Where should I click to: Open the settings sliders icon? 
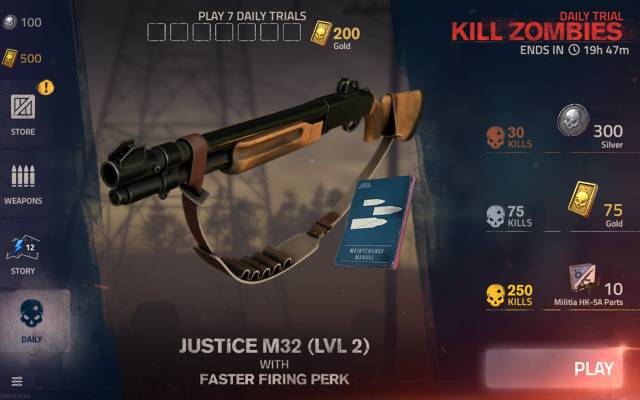click(17, 381)
